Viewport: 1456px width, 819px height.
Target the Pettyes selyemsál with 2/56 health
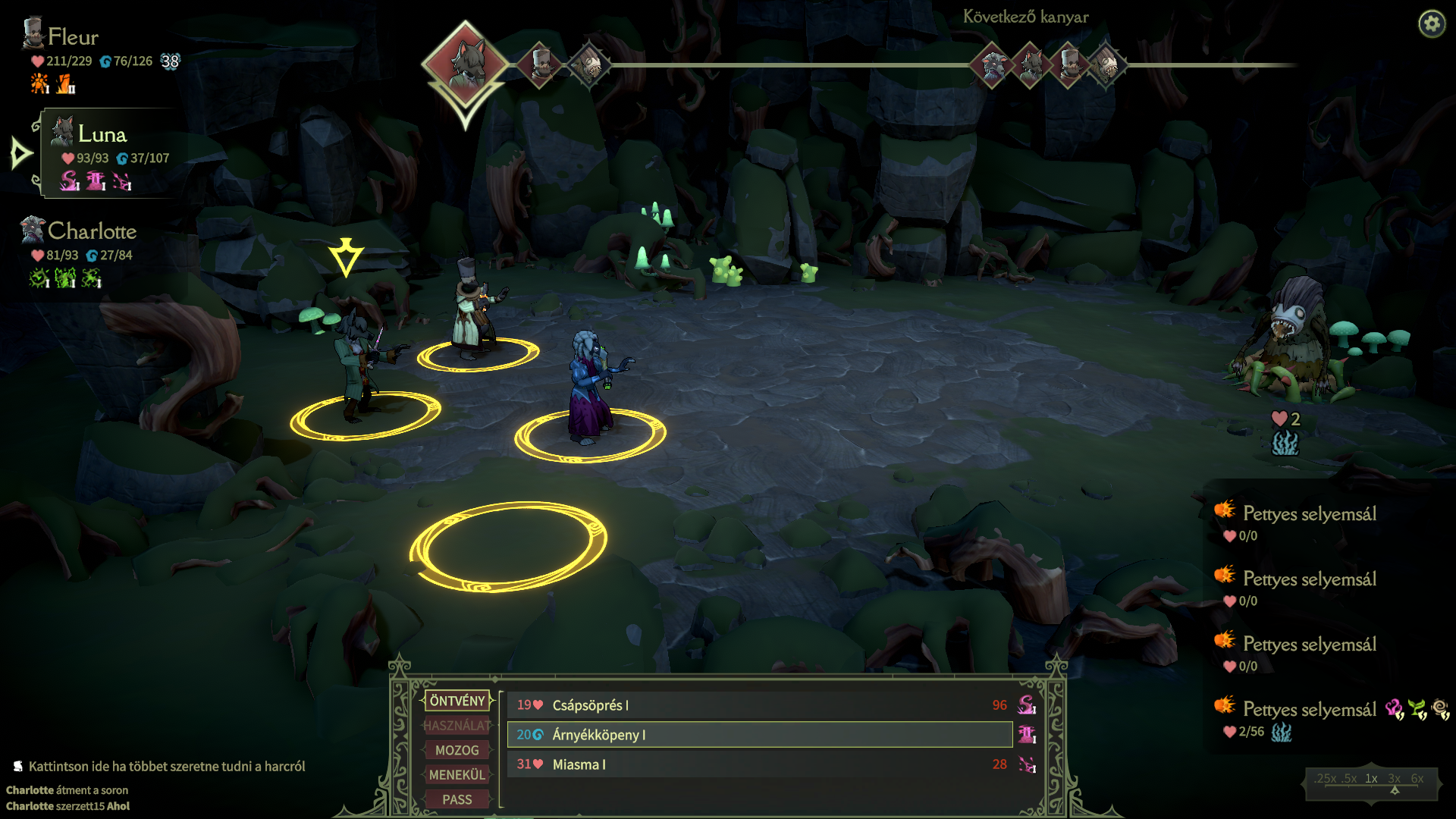pyautogui.click(x=1309, y=710)
